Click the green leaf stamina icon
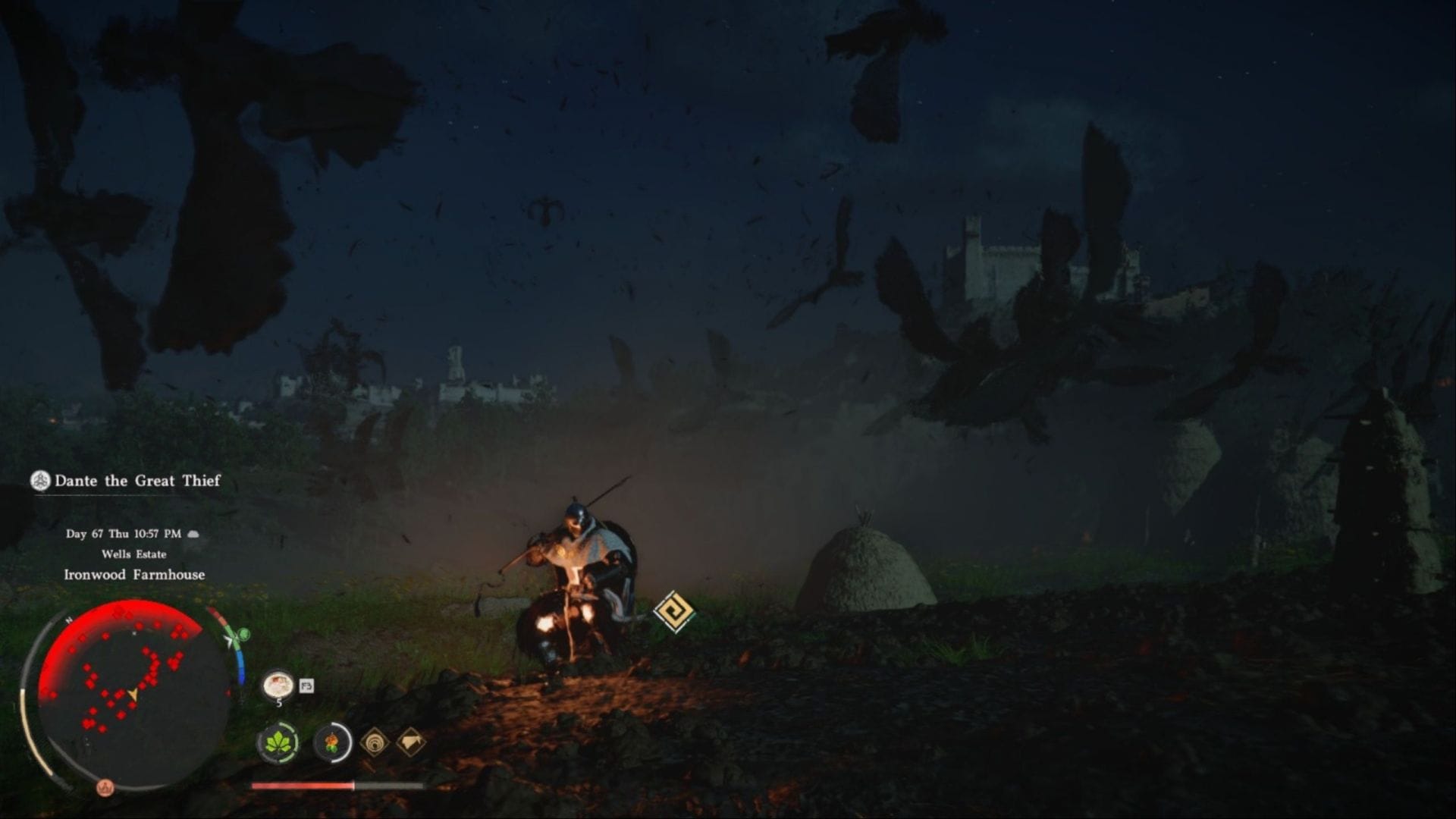The height and width of the screenshot is (819, 1456). (x=281, y=743)
